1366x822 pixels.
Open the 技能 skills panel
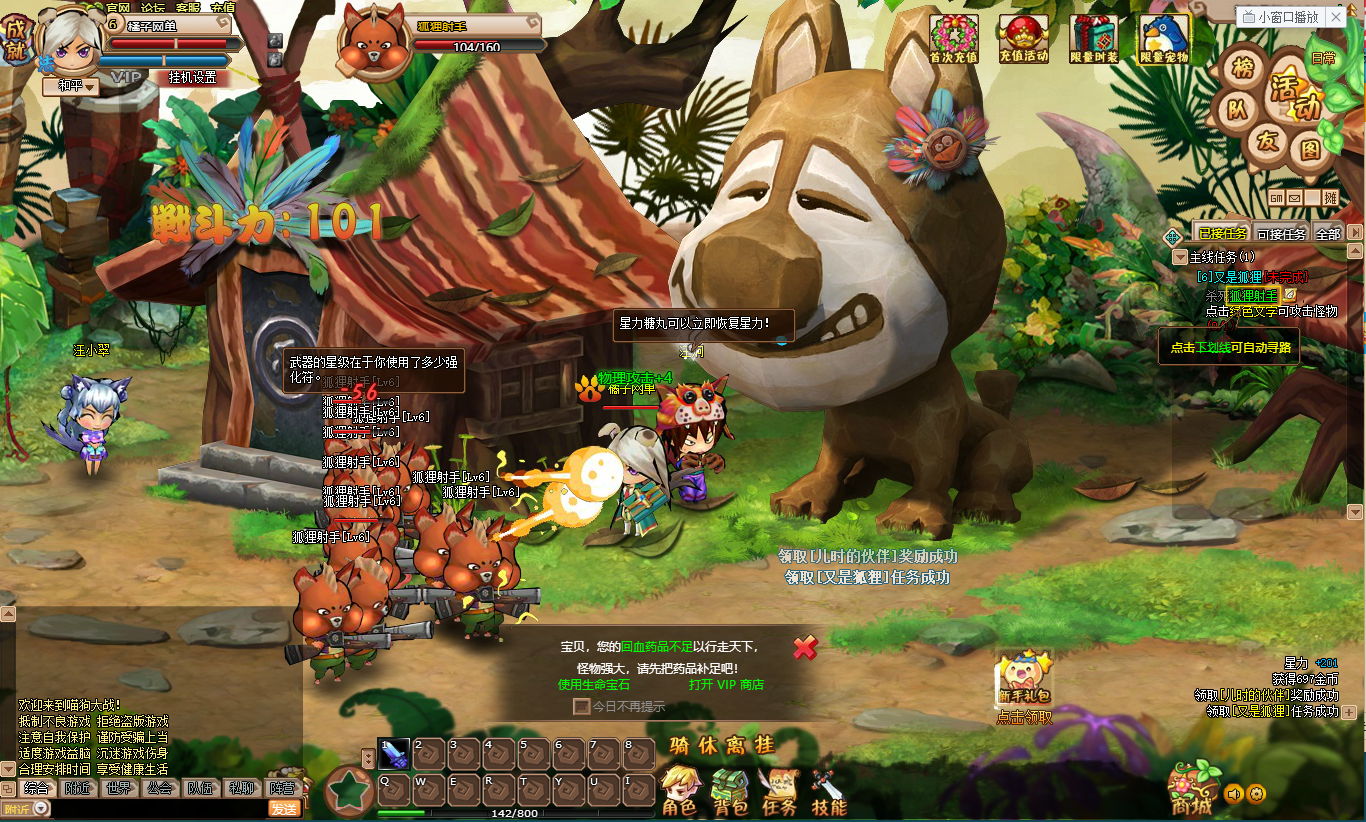coord(828,790)
